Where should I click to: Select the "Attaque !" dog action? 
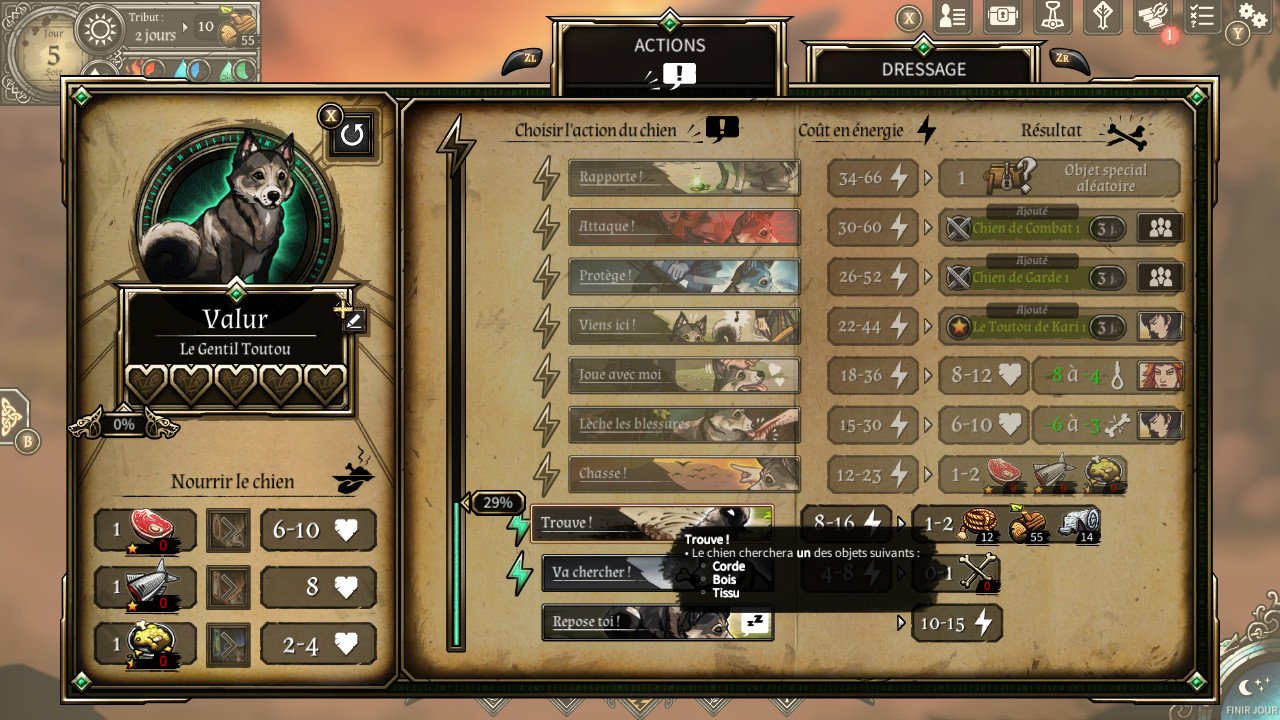pos(684,227)
